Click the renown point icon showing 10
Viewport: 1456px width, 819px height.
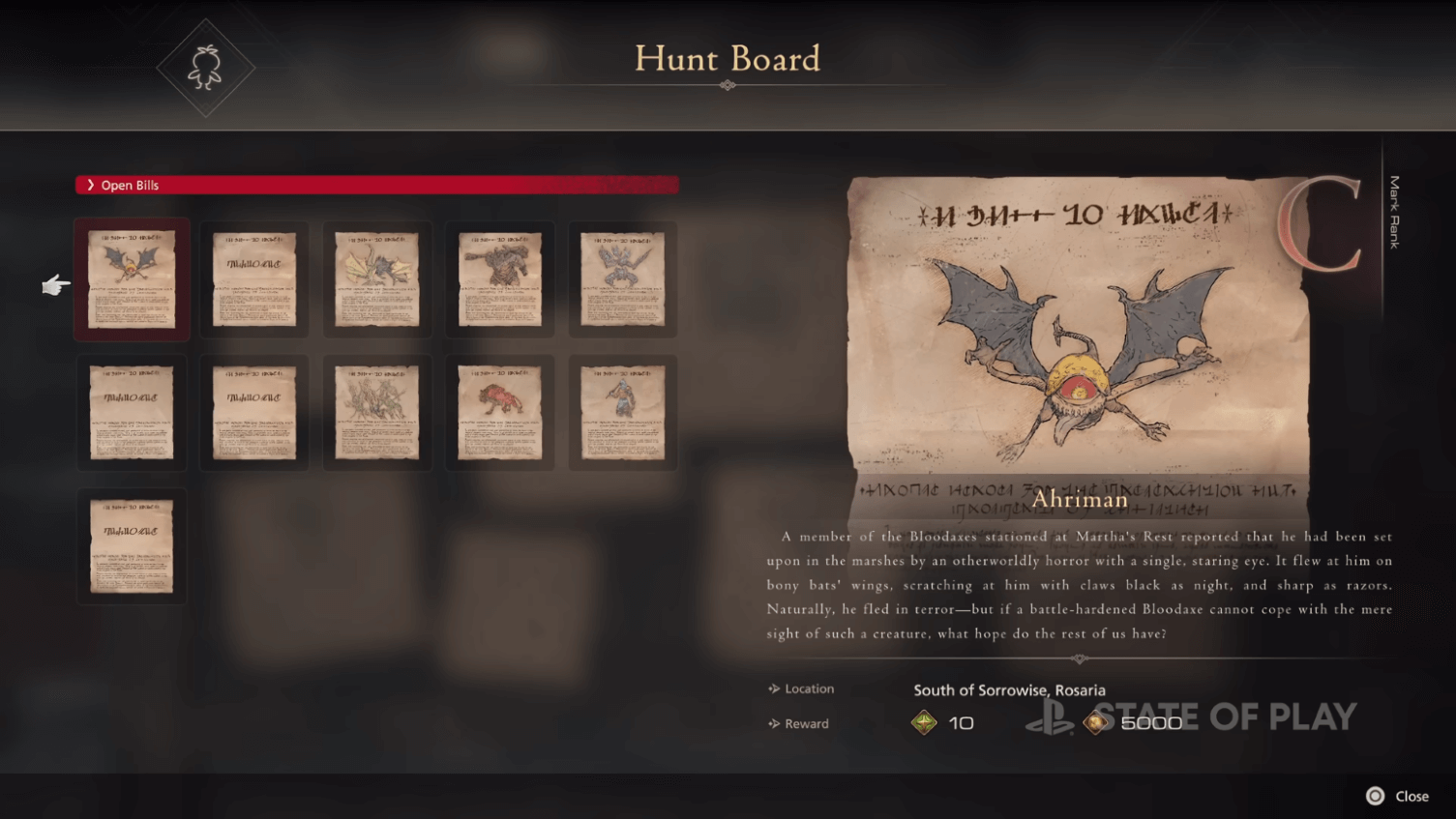[924, 721]
